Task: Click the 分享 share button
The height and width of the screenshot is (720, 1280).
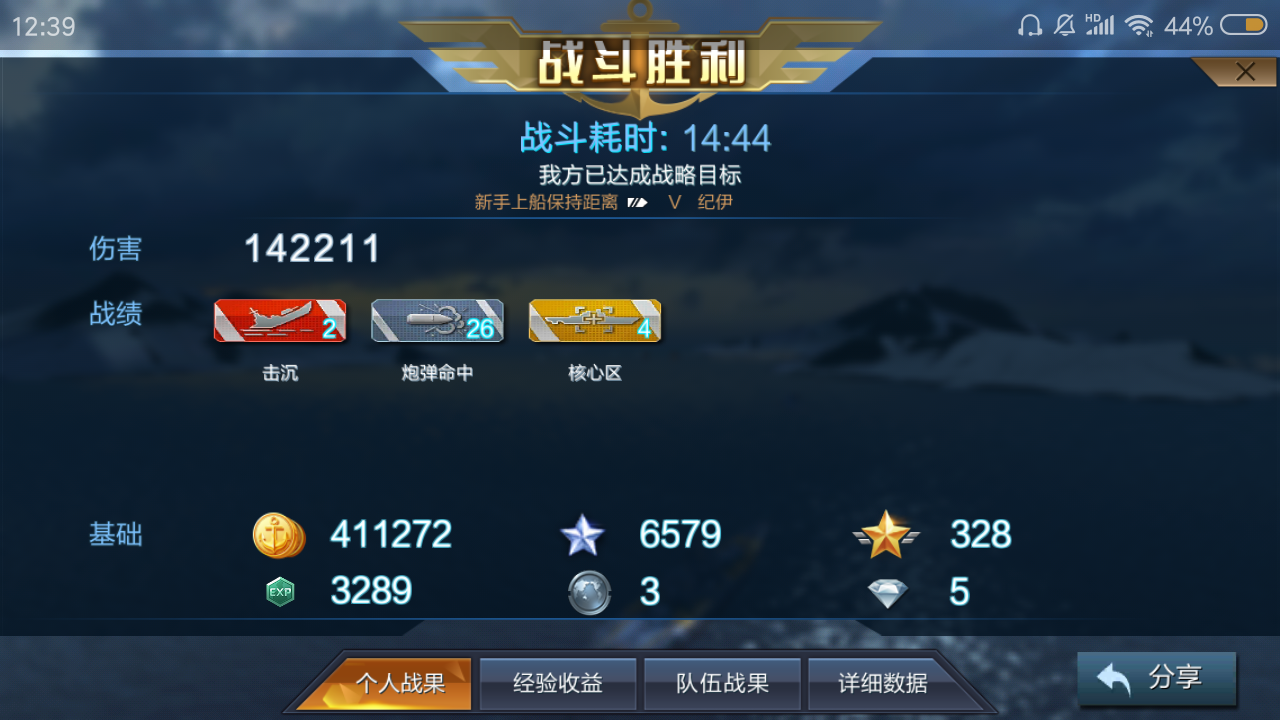Action: click(x=1156, y=678)
